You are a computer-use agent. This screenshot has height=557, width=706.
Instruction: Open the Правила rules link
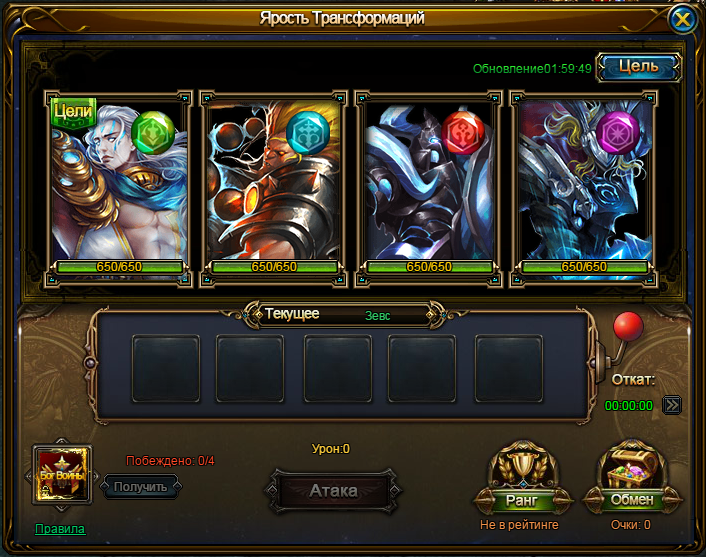60,529
